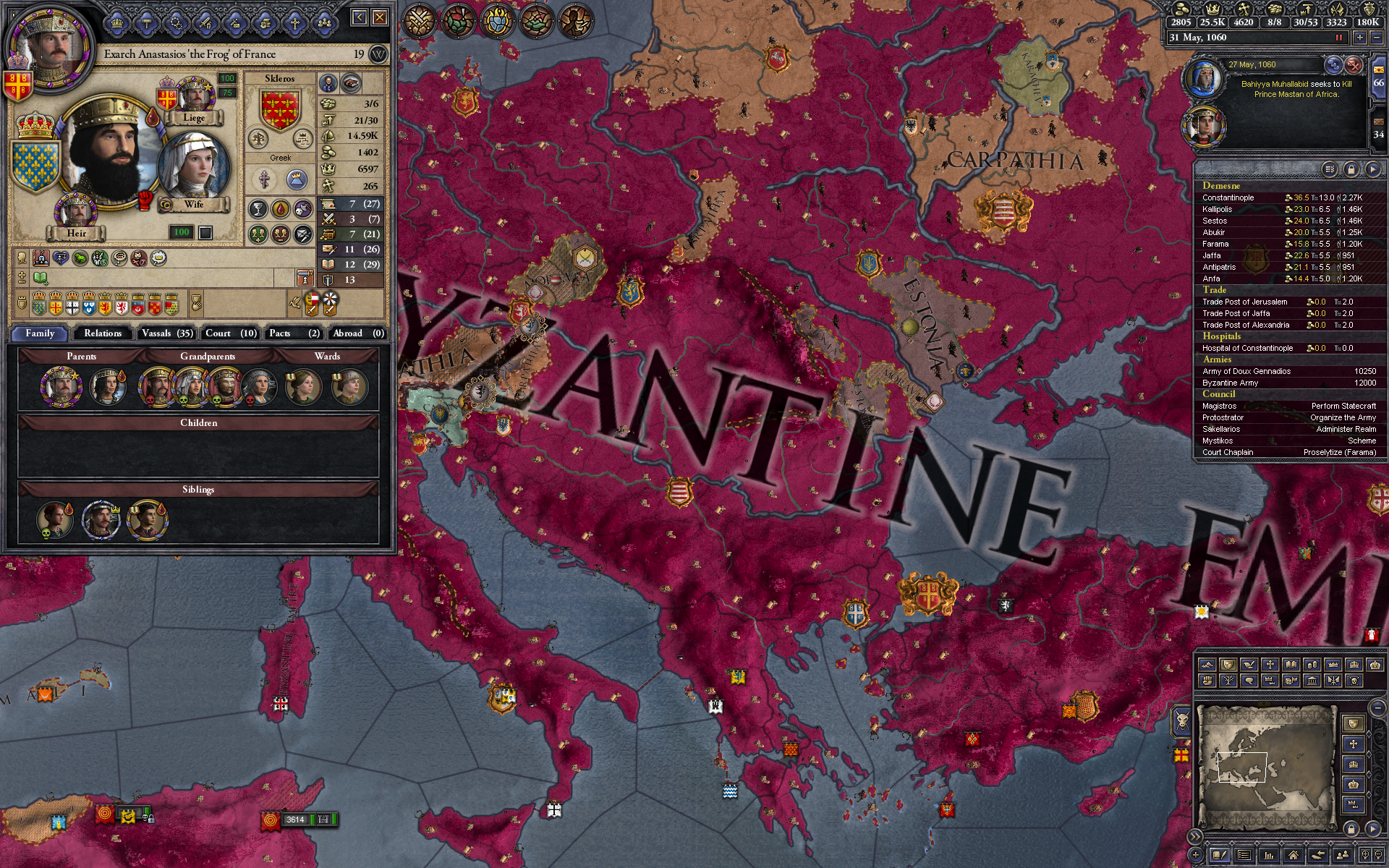Image resolution: width=1389 pixels, height=868 pixels.
Task: Toggle the lock icon on the message feed
Action: (x=1351, y=169)
